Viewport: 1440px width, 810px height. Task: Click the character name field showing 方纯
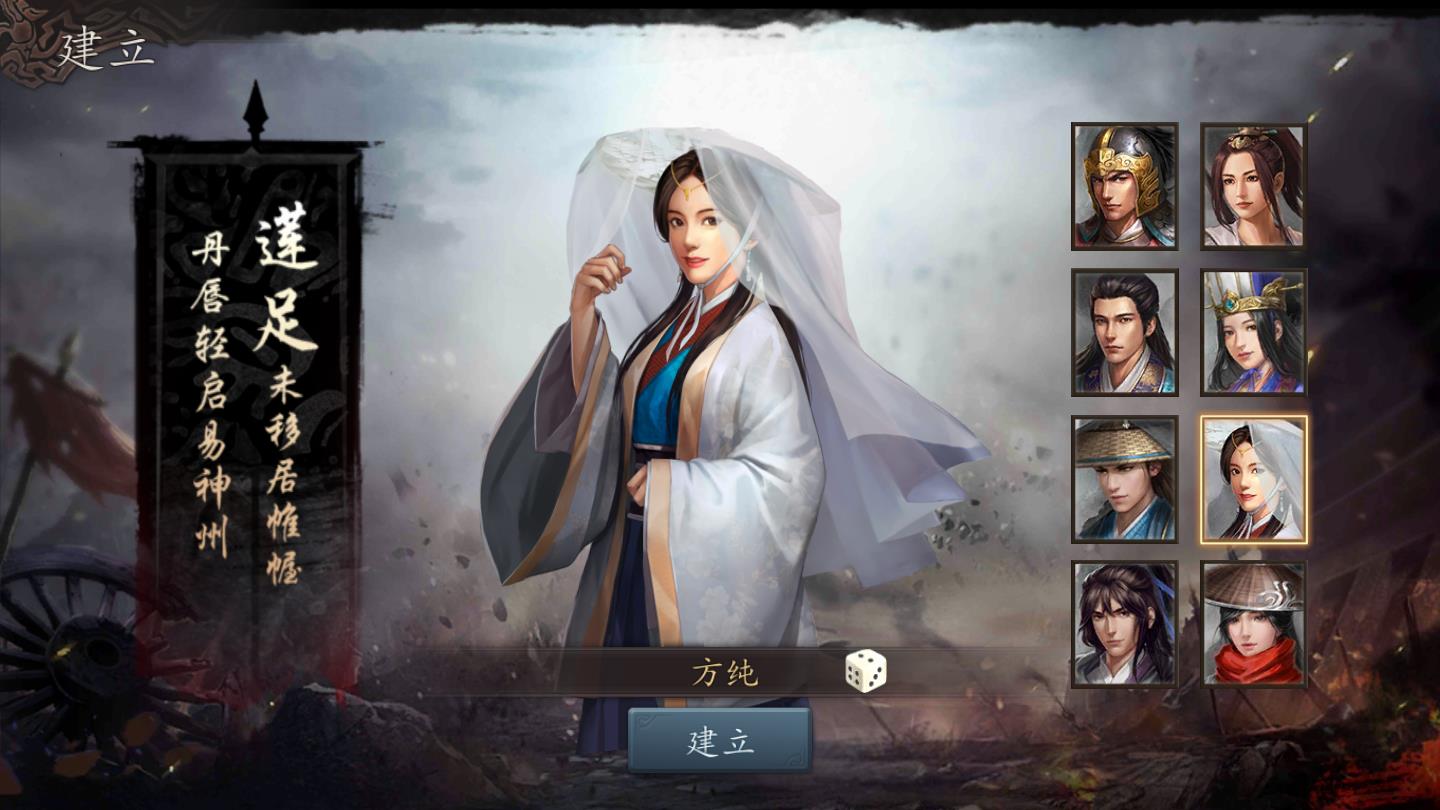[x=727, y=670]
